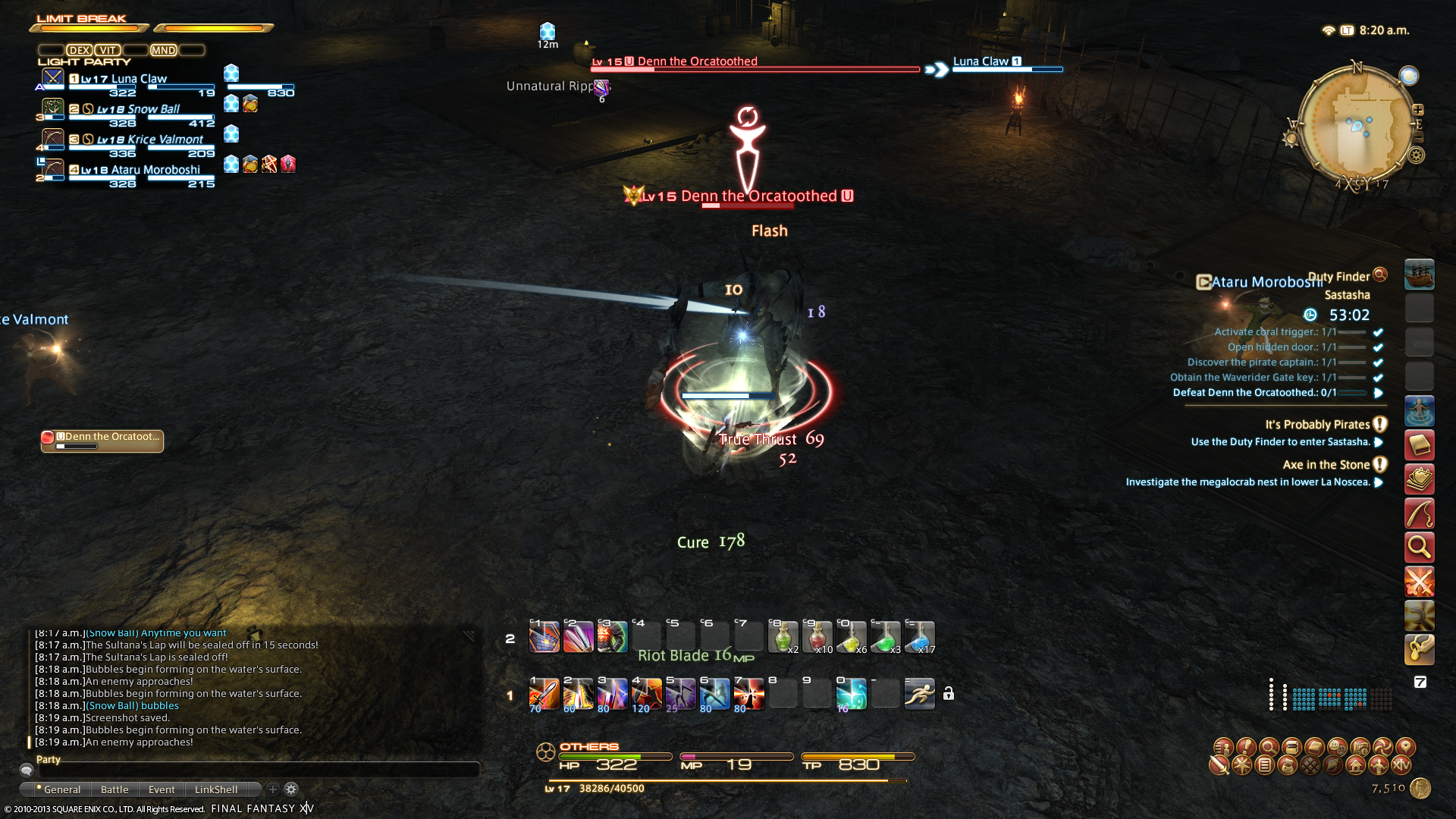Click the circular minimap
The height and width of the screenshot is (819, 1456).
(1357, 125)
